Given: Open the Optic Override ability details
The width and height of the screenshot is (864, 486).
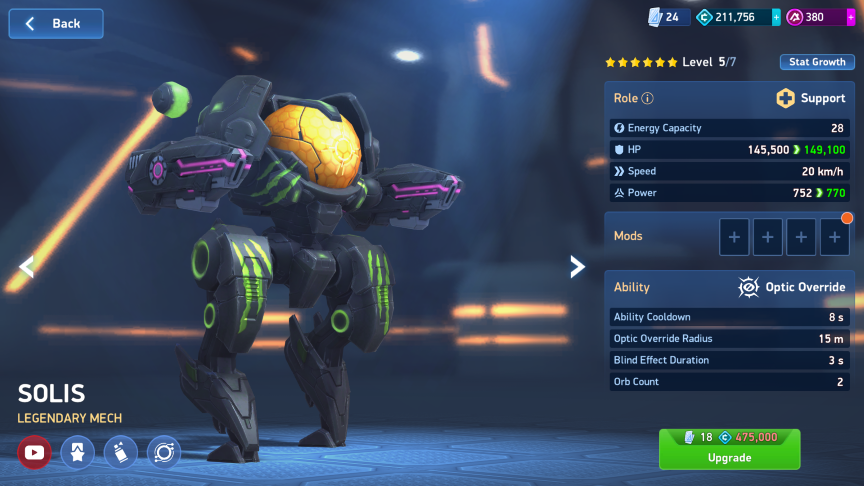Looking at the screenshot, I should 791,287.
